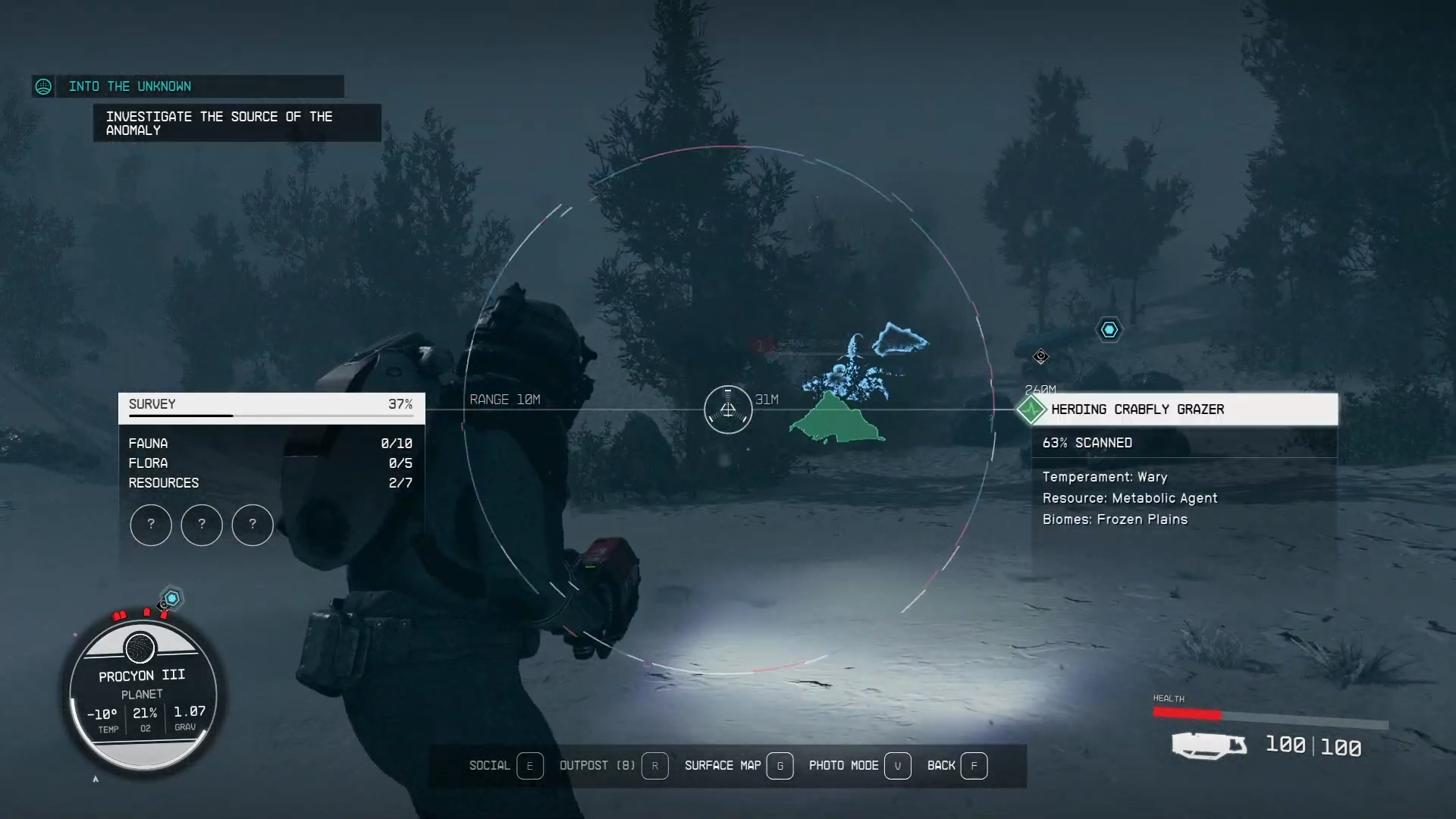The image size is (1456, 819).
Task: Select the Survey progress panel header
Action: [271, 405]
